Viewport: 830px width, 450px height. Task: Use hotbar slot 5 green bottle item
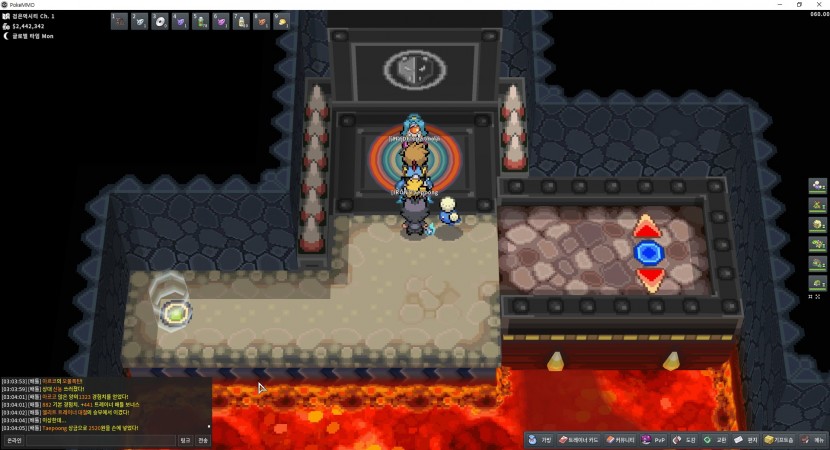[200, 21]
